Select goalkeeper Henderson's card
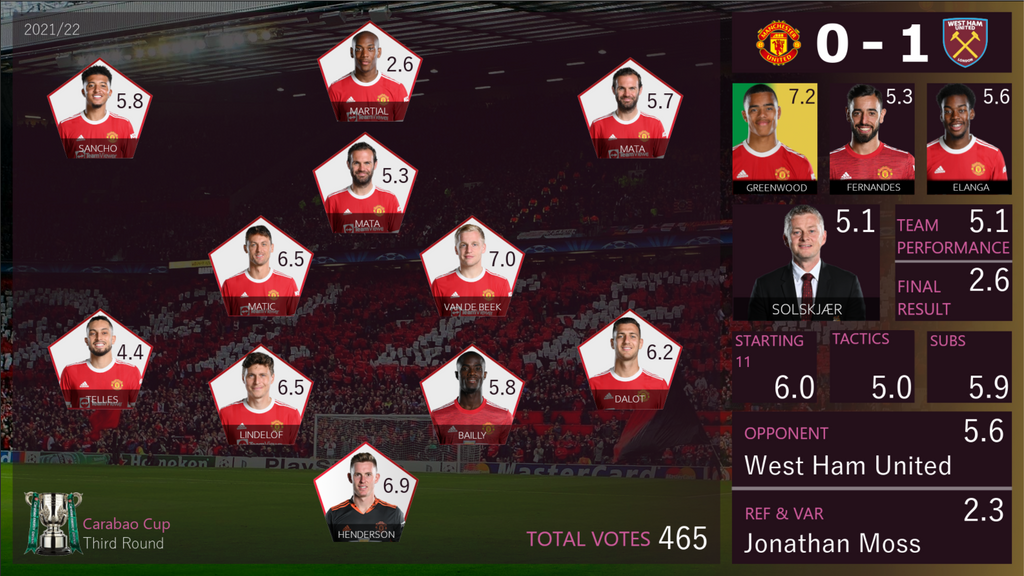This screenshot has height=576, width=1024. click(x=364, y=497)
